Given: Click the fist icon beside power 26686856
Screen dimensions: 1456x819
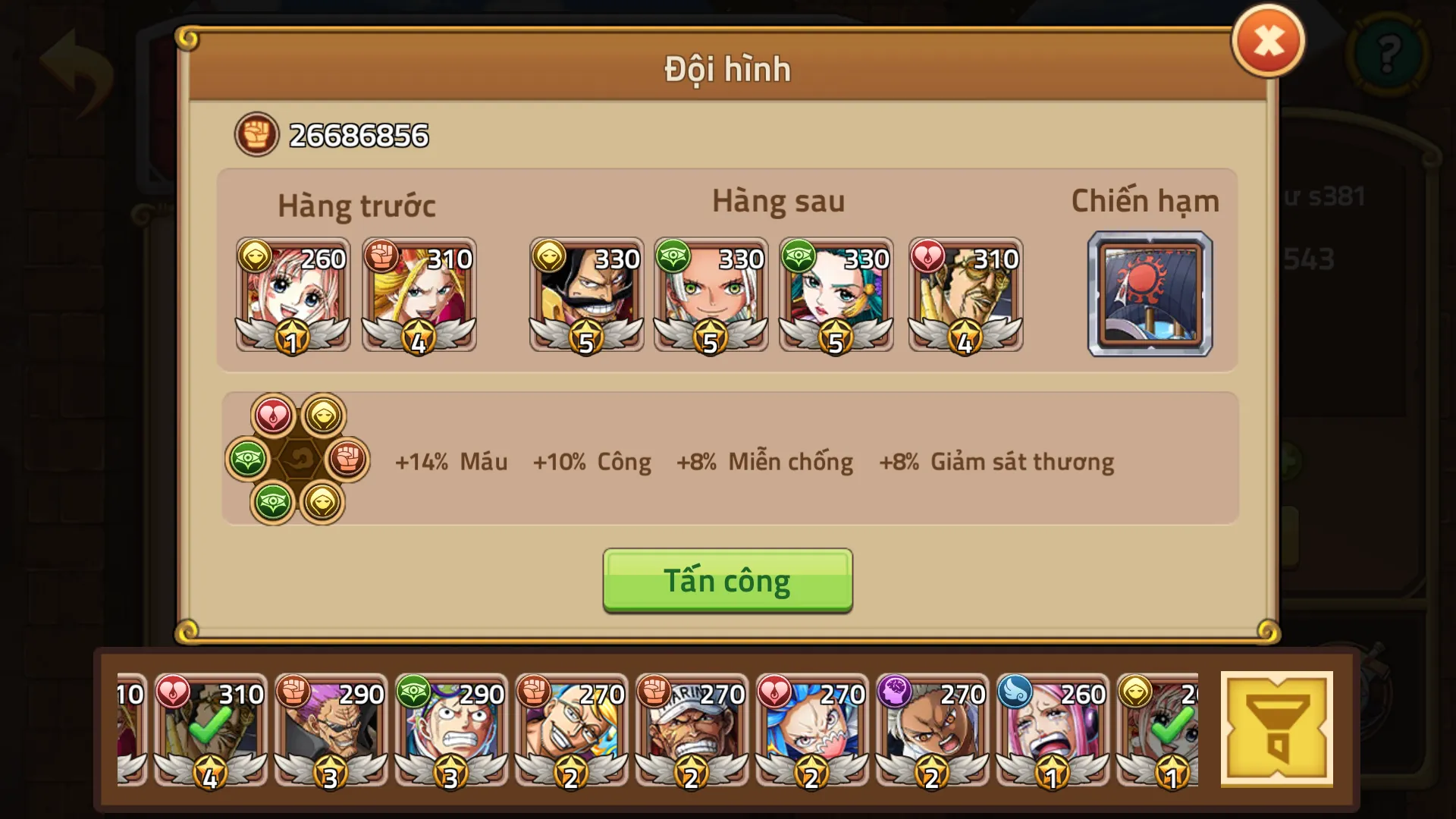Looking at the screenshot, I should (x=256, y=136).
